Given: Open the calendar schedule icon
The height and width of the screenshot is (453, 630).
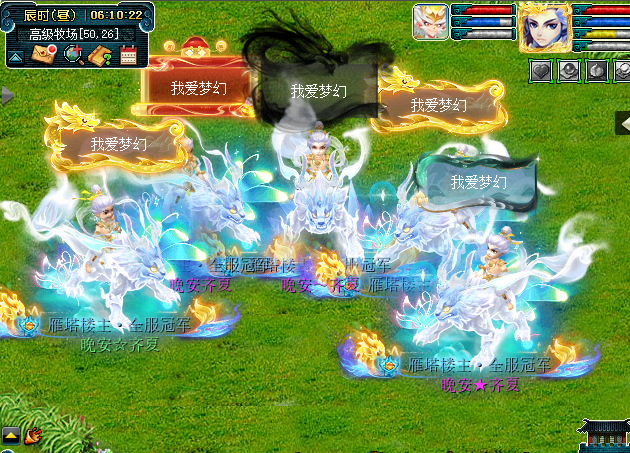Looking at the screenshot, I should click(127, 55).
